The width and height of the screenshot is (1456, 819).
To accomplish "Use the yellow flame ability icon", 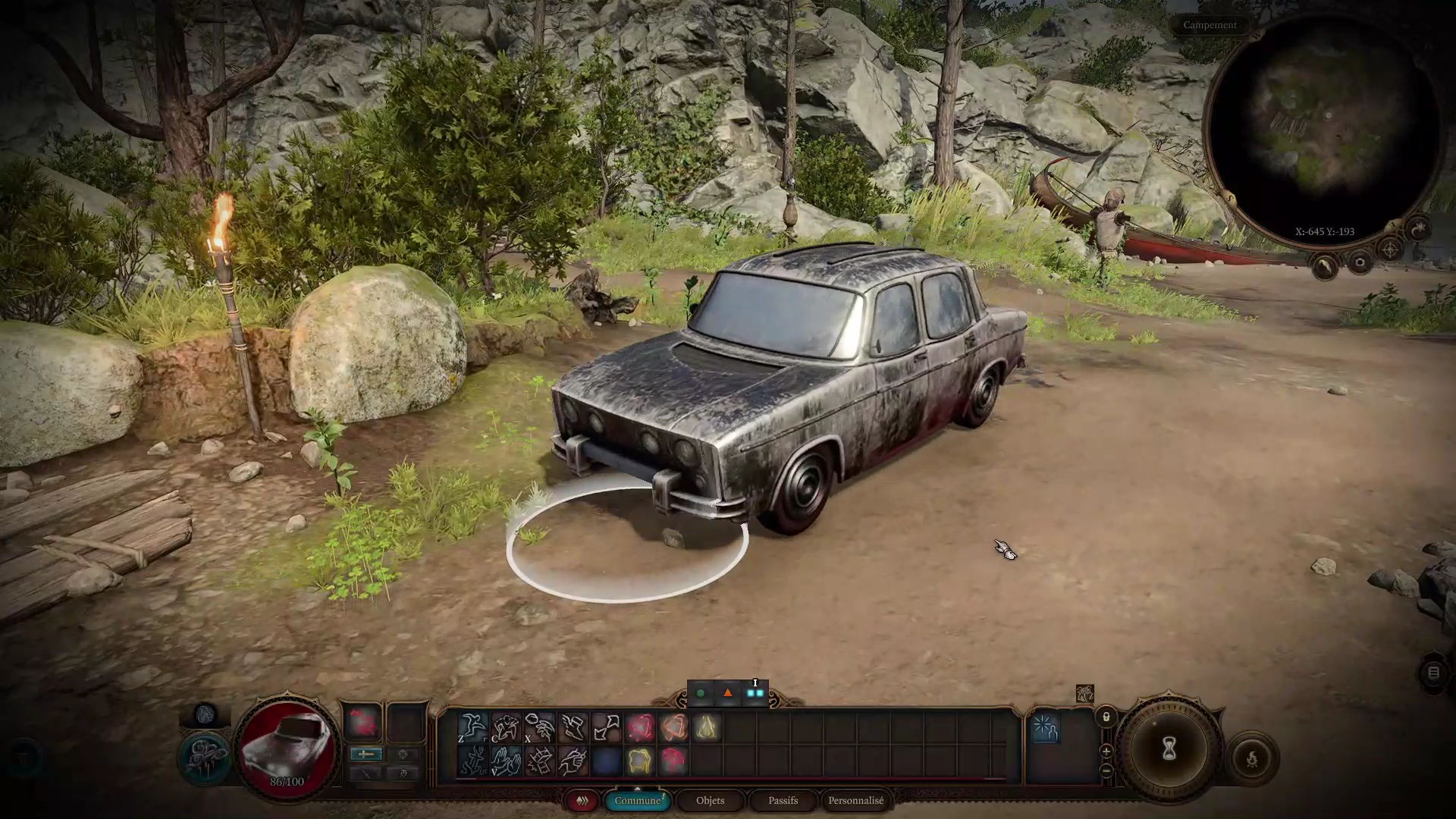I will click(707, 727).
